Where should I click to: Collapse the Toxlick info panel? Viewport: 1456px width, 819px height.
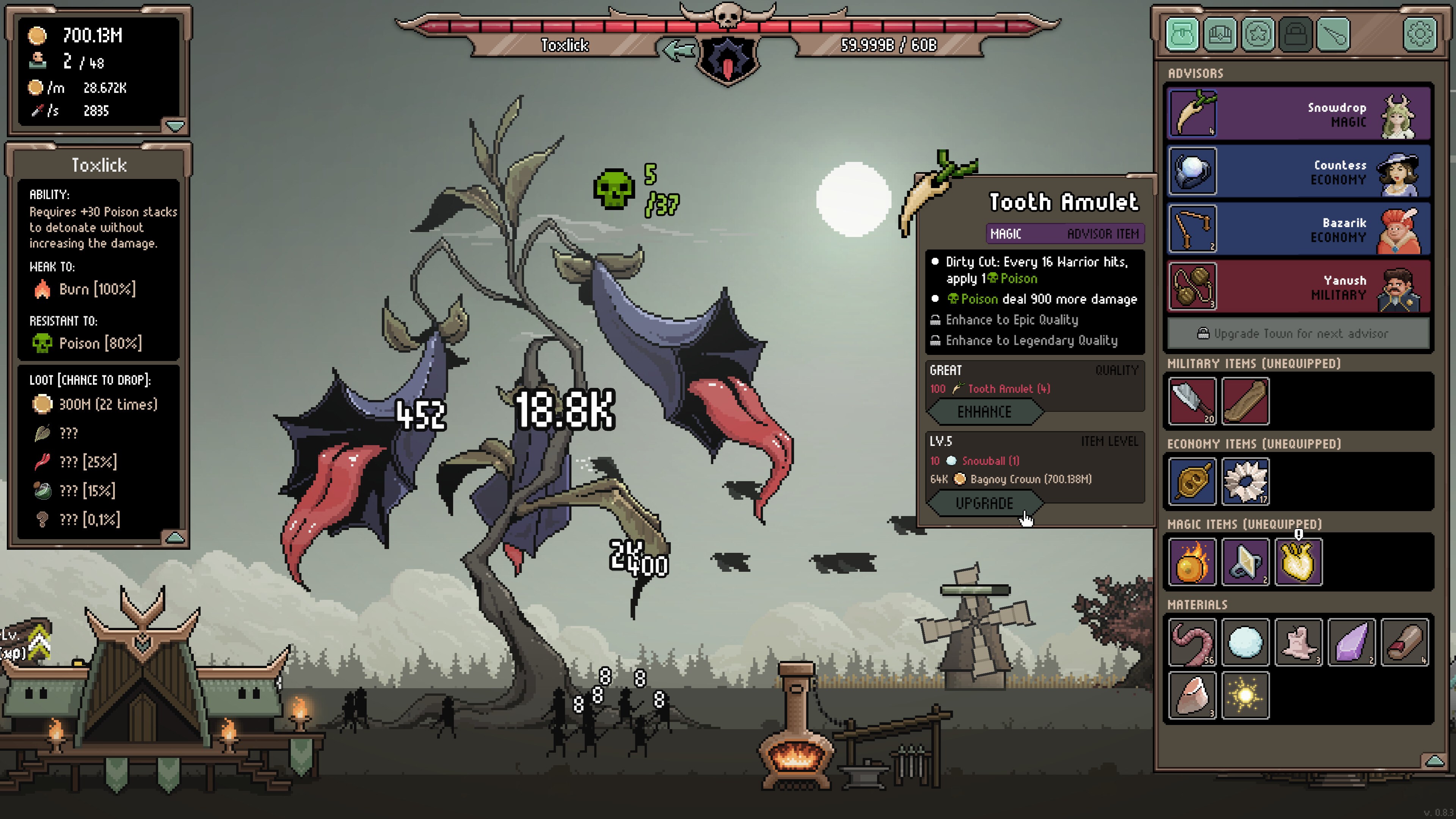pos(175,537)
